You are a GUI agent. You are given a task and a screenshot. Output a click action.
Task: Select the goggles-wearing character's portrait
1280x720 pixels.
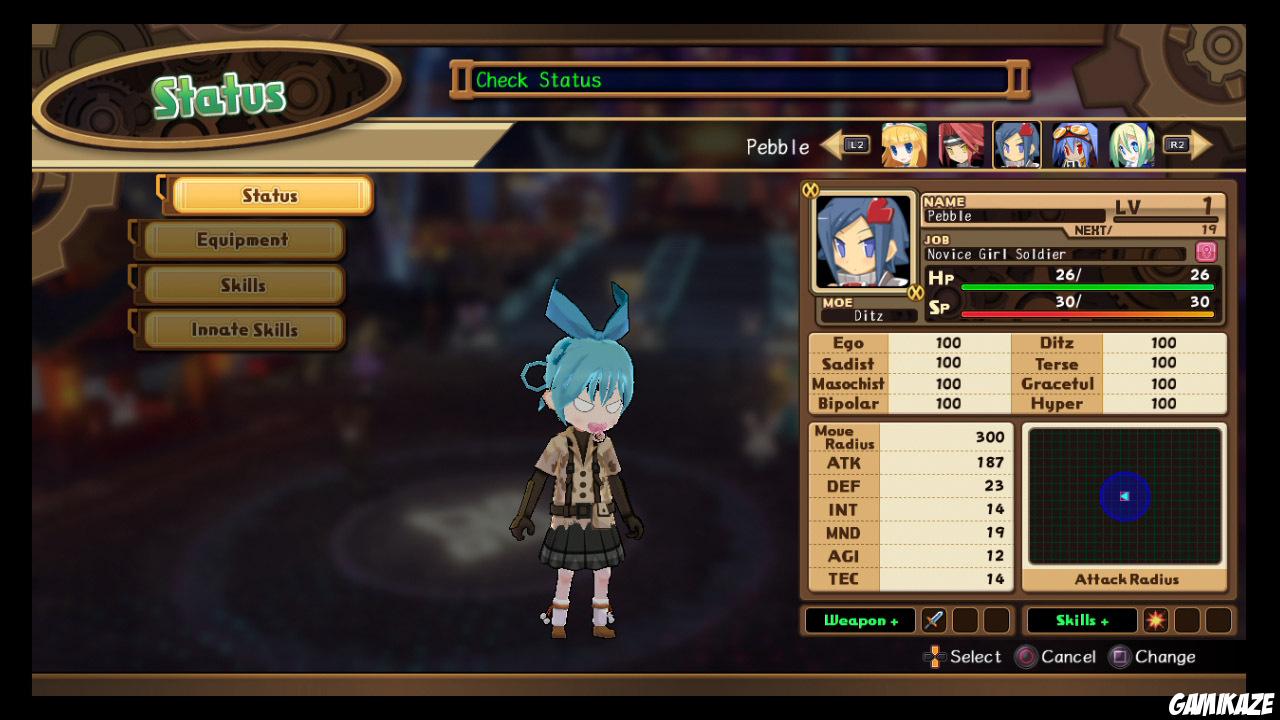click(1073, 145)
